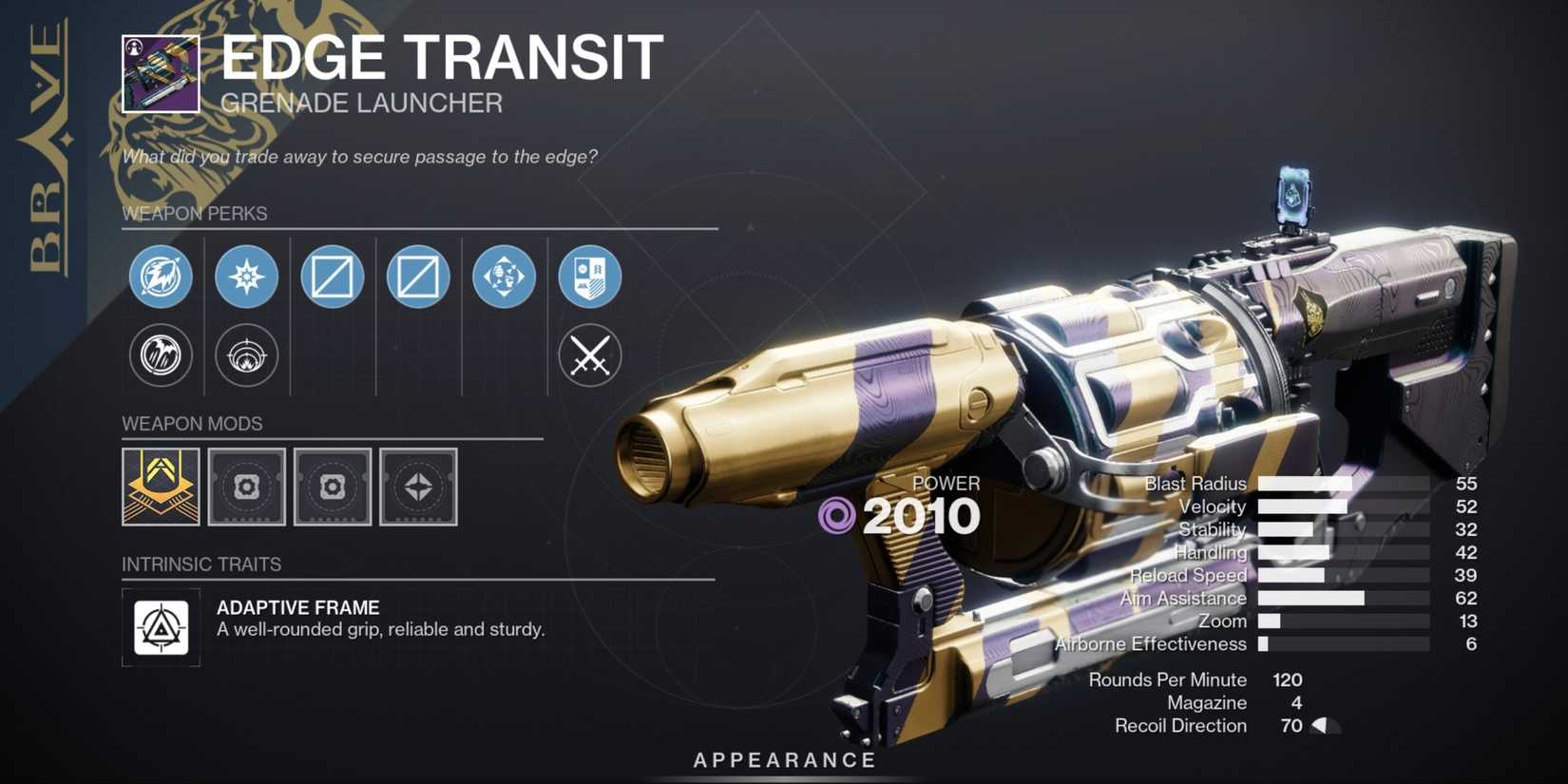
Task: Click the Edge Transit weapon thumbnail
Action: click(160, 74)
